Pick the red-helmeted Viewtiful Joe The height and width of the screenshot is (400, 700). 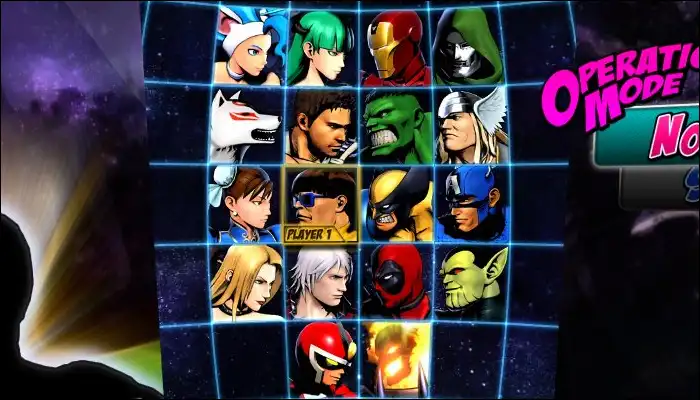(322, 359)
